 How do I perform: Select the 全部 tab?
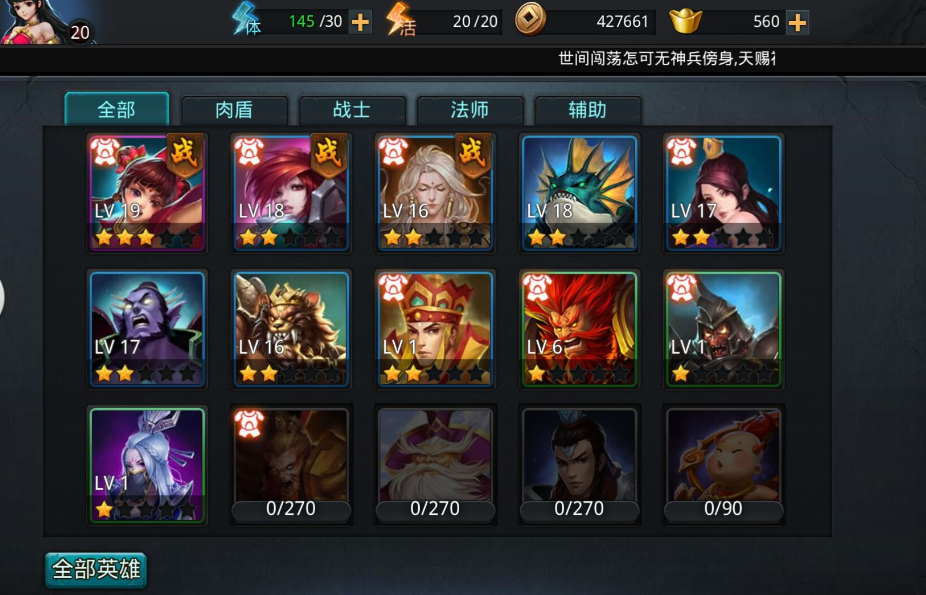point(116,109)
